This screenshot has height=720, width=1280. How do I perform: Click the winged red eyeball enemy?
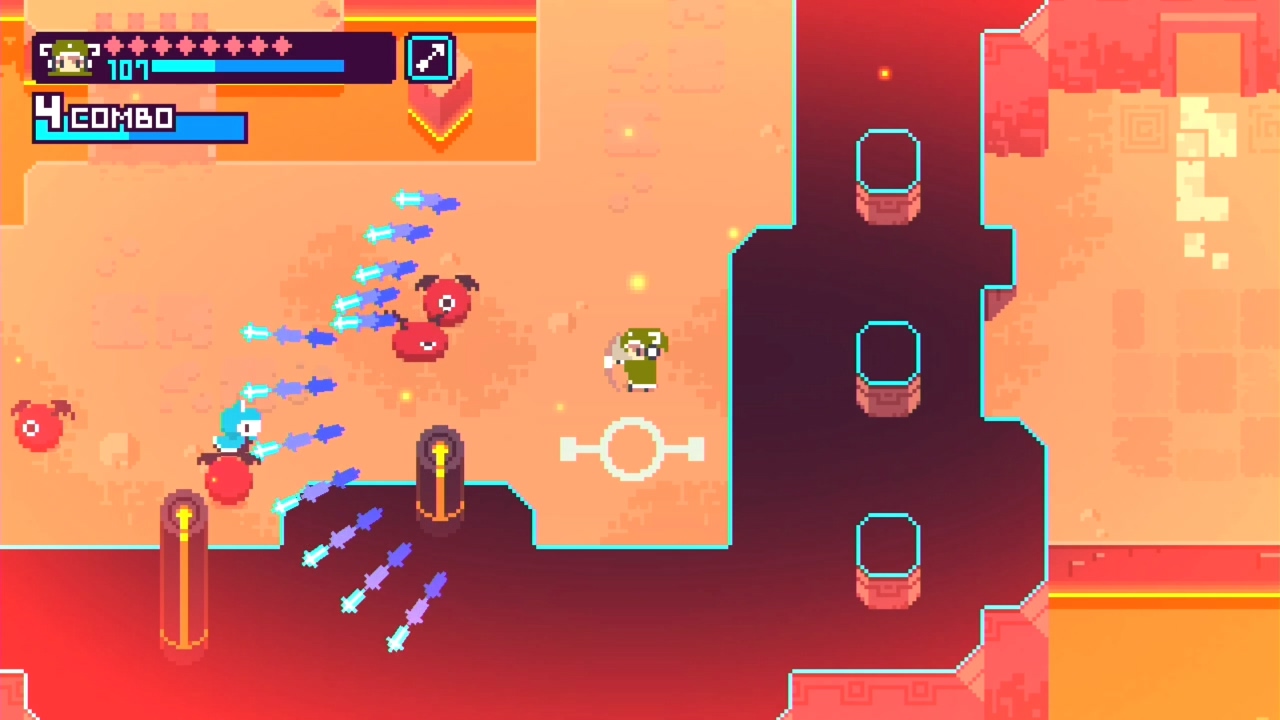(x=445, y=300)
